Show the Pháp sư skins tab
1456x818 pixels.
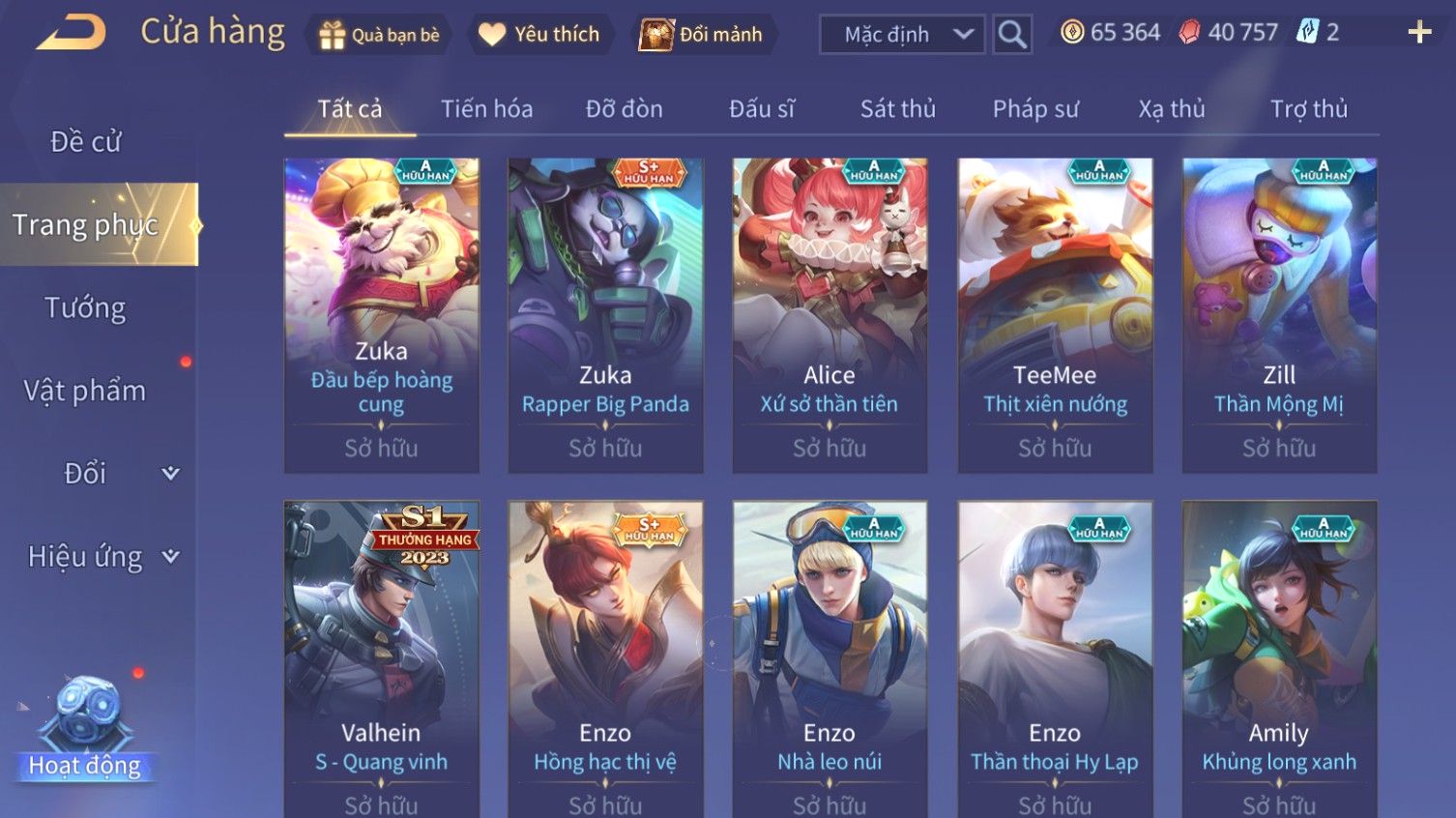(x=1034, y=109)
